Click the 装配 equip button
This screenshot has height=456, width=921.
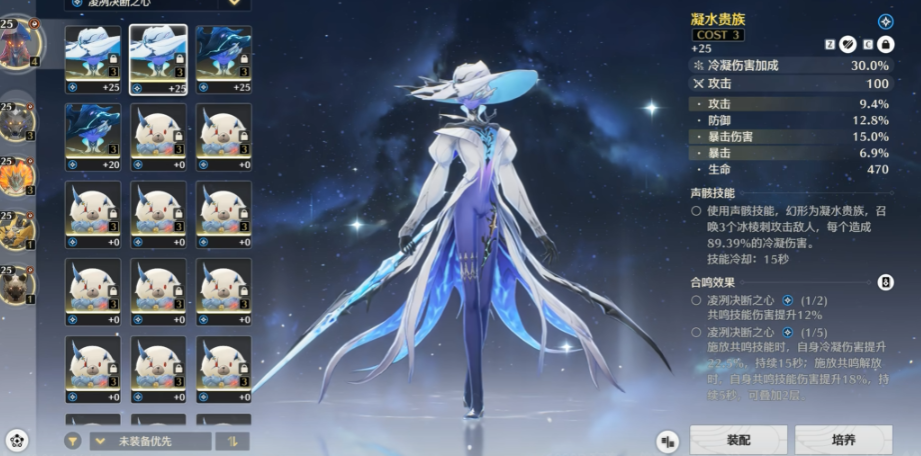[737, 439]
